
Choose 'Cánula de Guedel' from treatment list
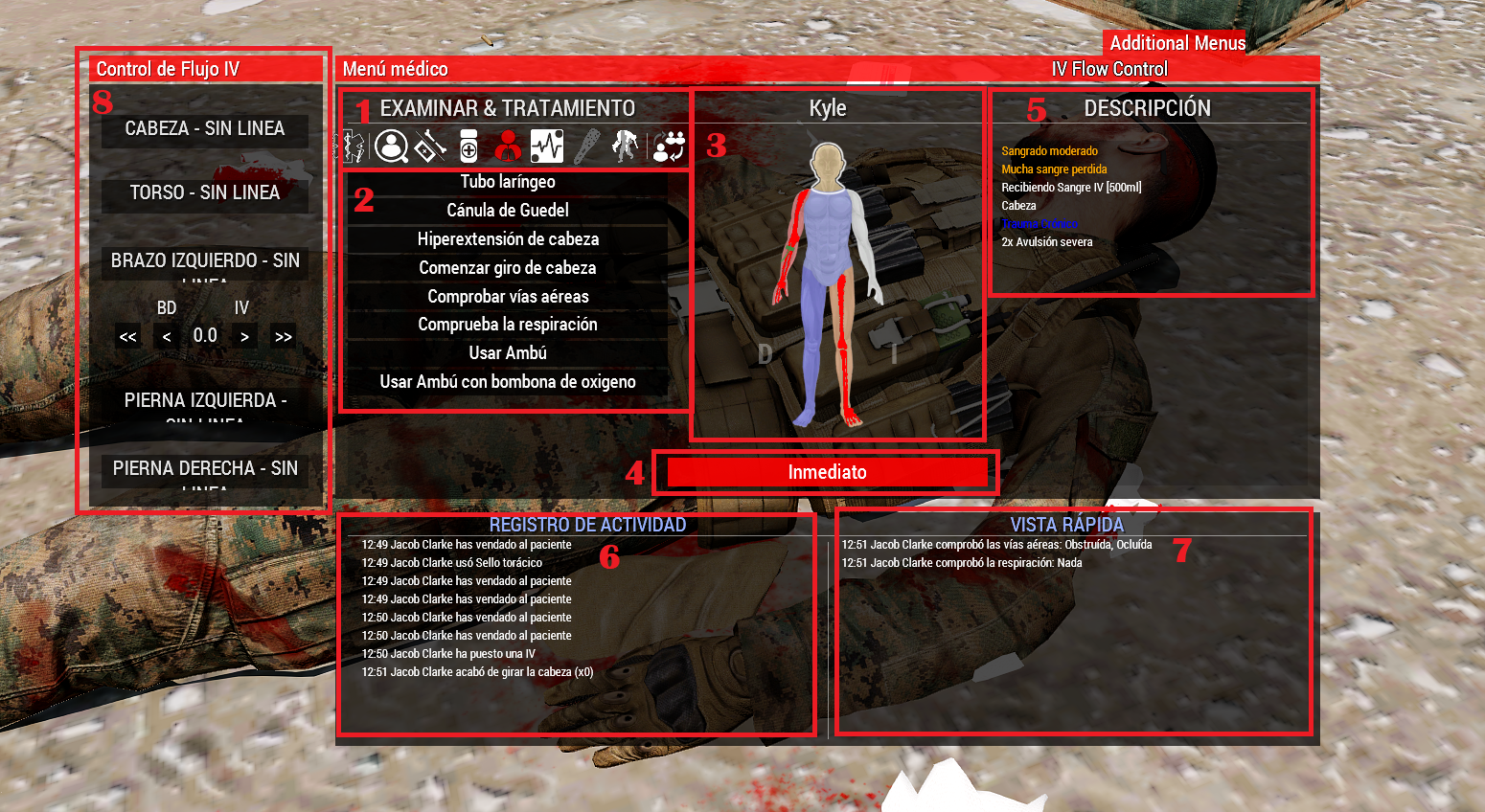pyautogui.click(x=507, y=210)
